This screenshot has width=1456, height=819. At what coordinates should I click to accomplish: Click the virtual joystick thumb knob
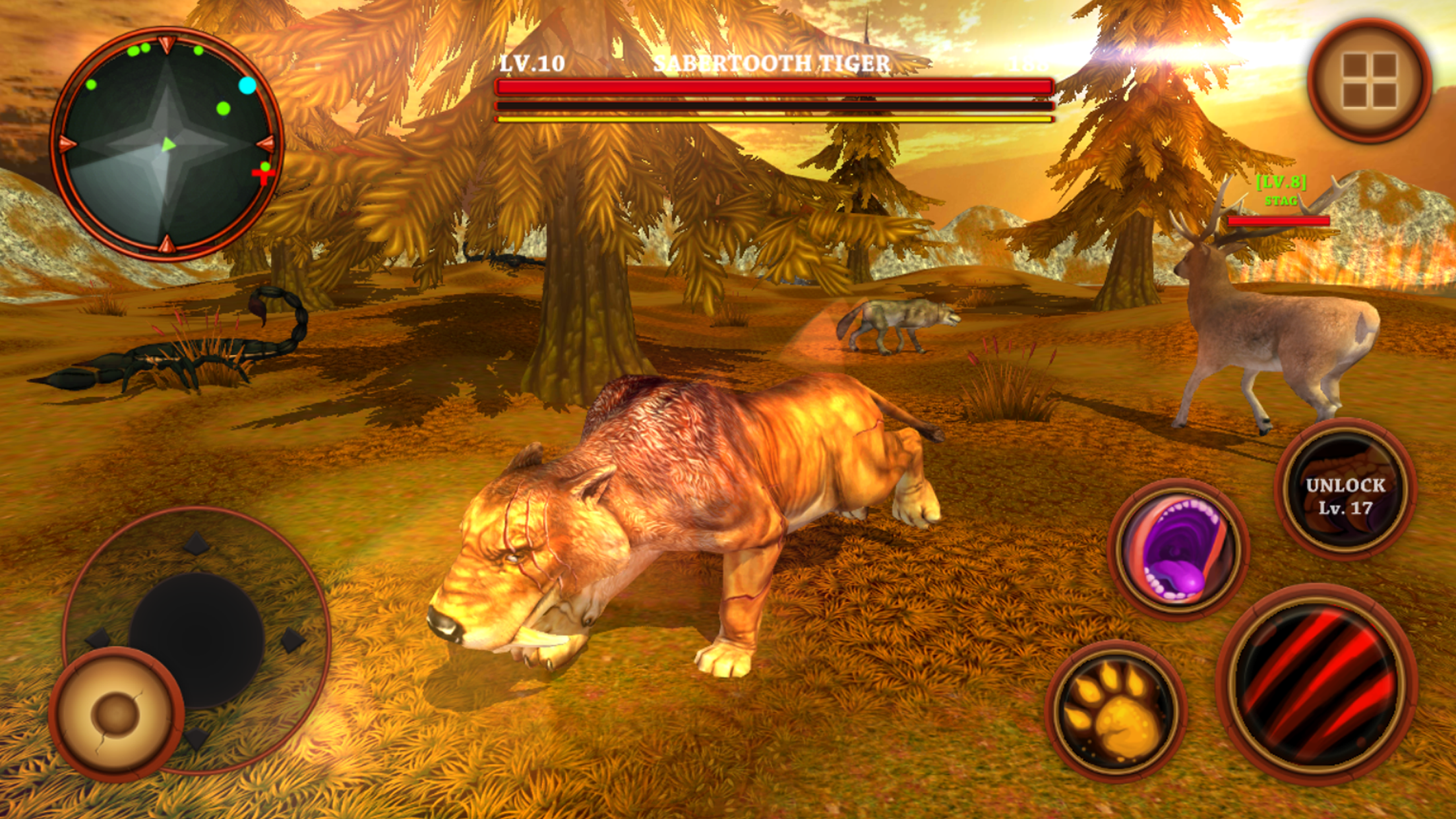click(x=116, y=713)
